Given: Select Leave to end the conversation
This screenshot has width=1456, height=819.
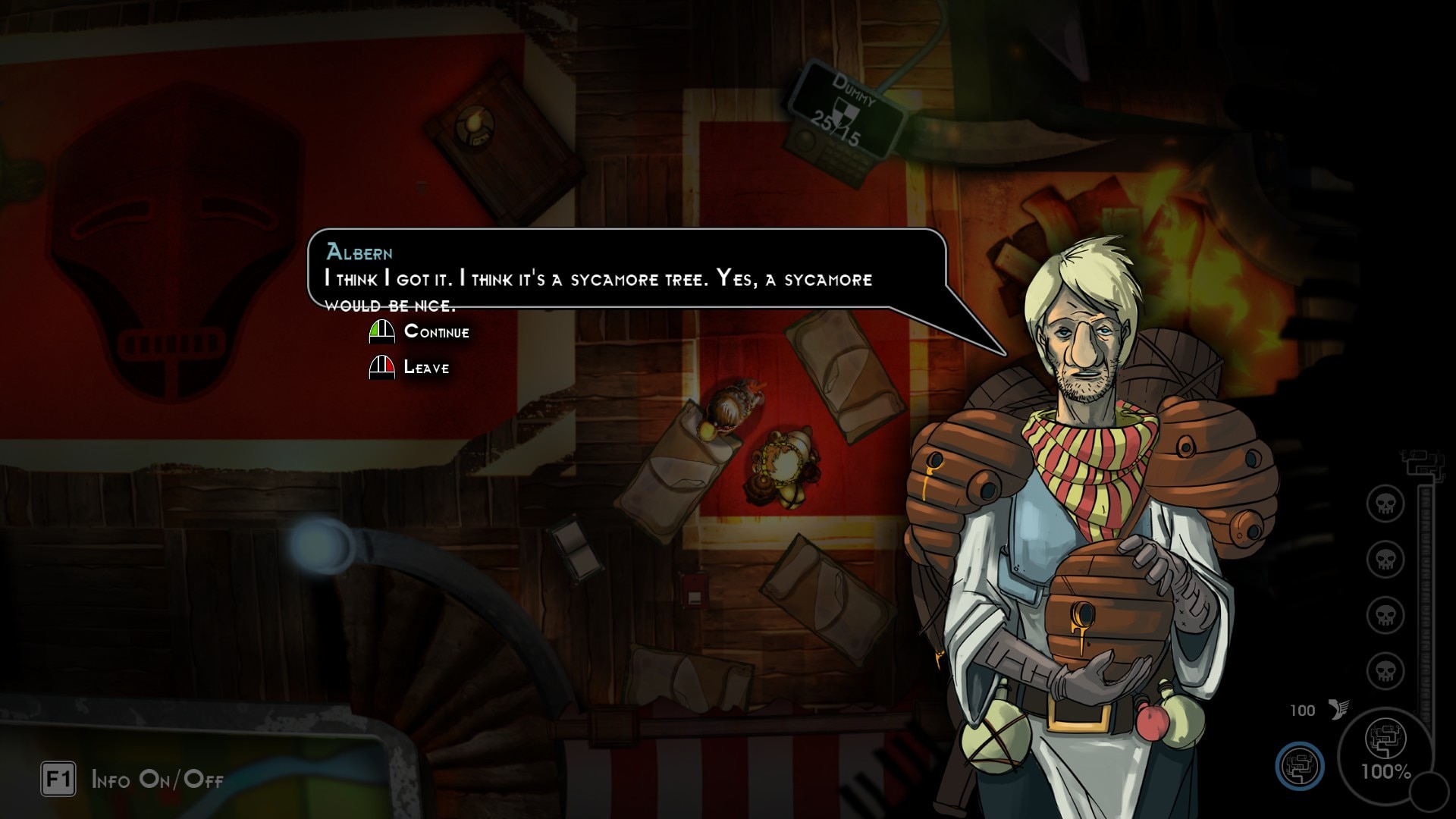Looking at the screenshot, I should (x=425, y=368).
